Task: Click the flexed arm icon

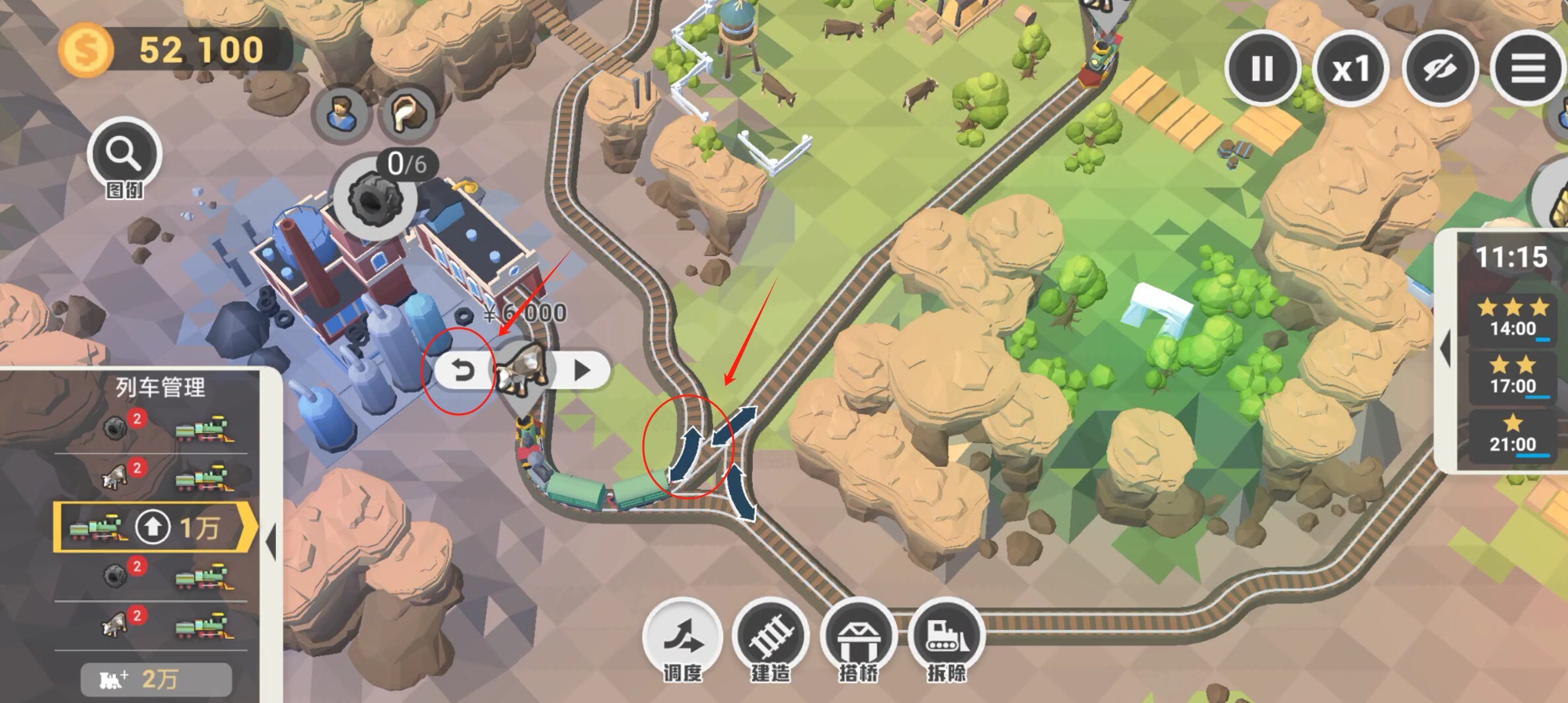Action: click(407, 114)
